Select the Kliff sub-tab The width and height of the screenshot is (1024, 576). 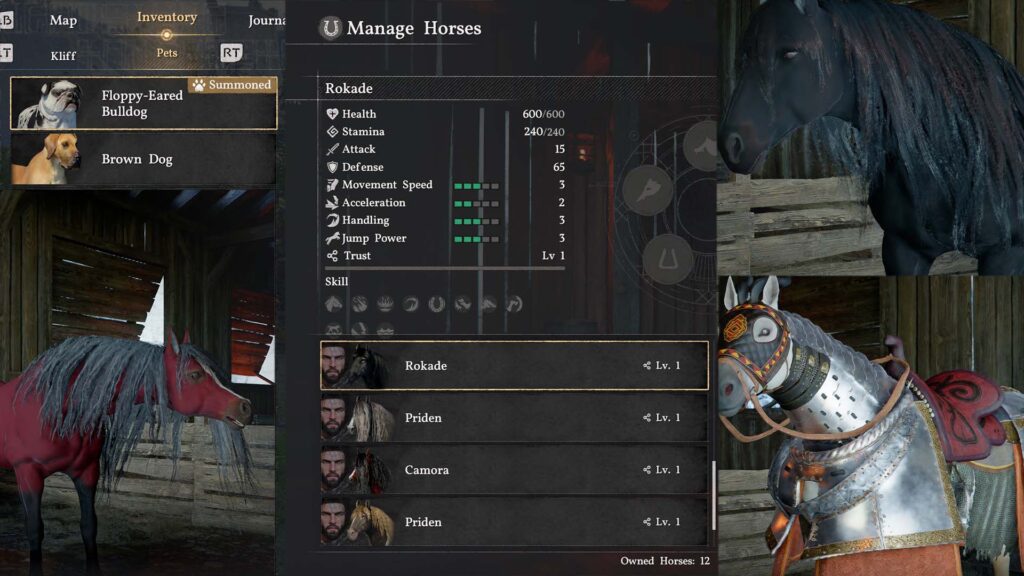[x=62, y=55]
